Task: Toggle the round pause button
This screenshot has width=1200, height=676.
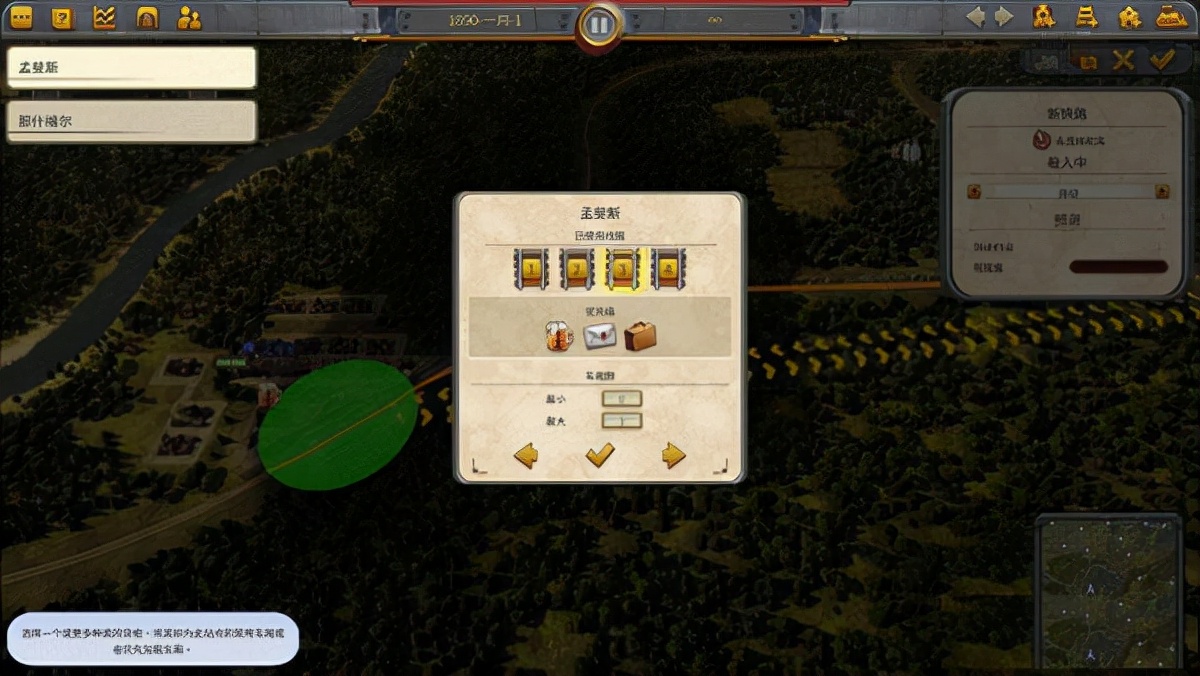Action: [599, 23]
